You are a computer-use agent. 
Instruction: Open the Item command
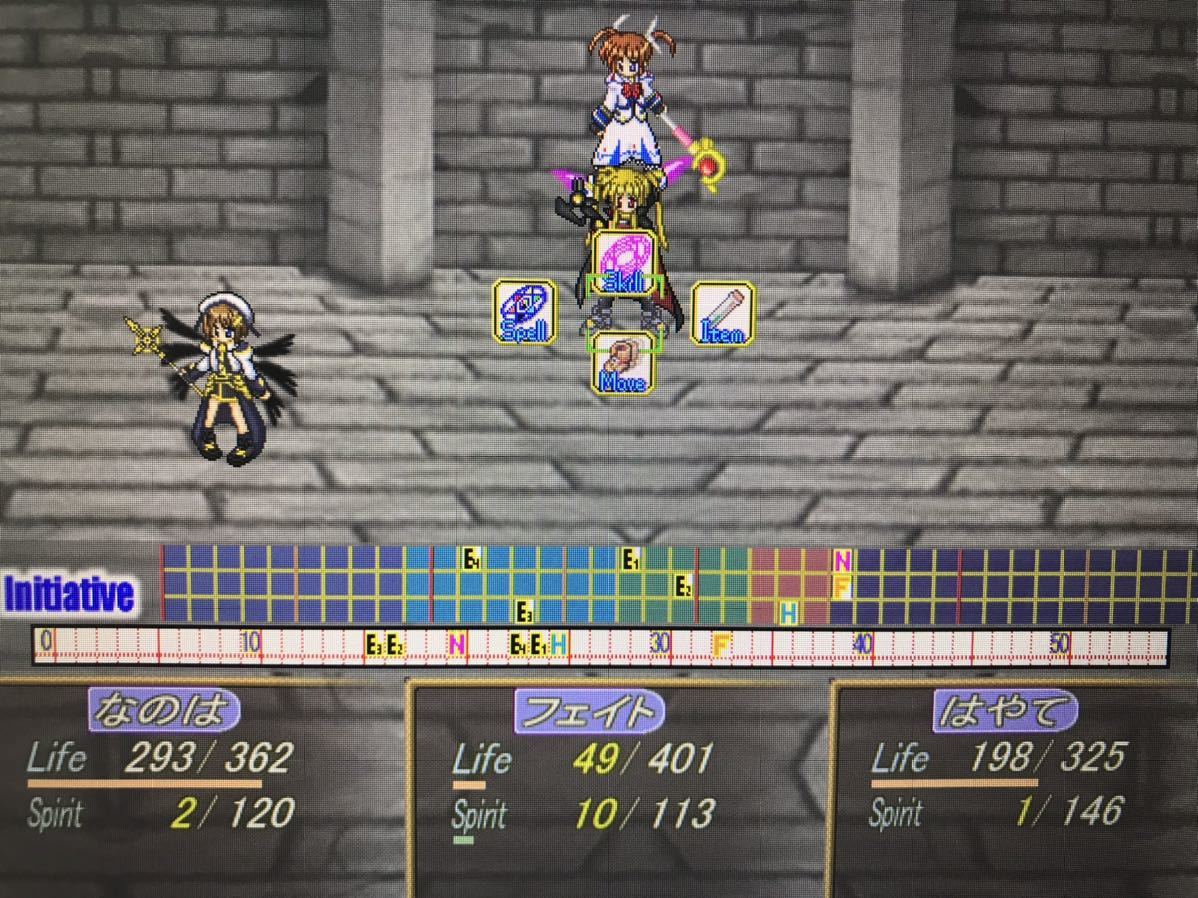click(x=722, y=312)
